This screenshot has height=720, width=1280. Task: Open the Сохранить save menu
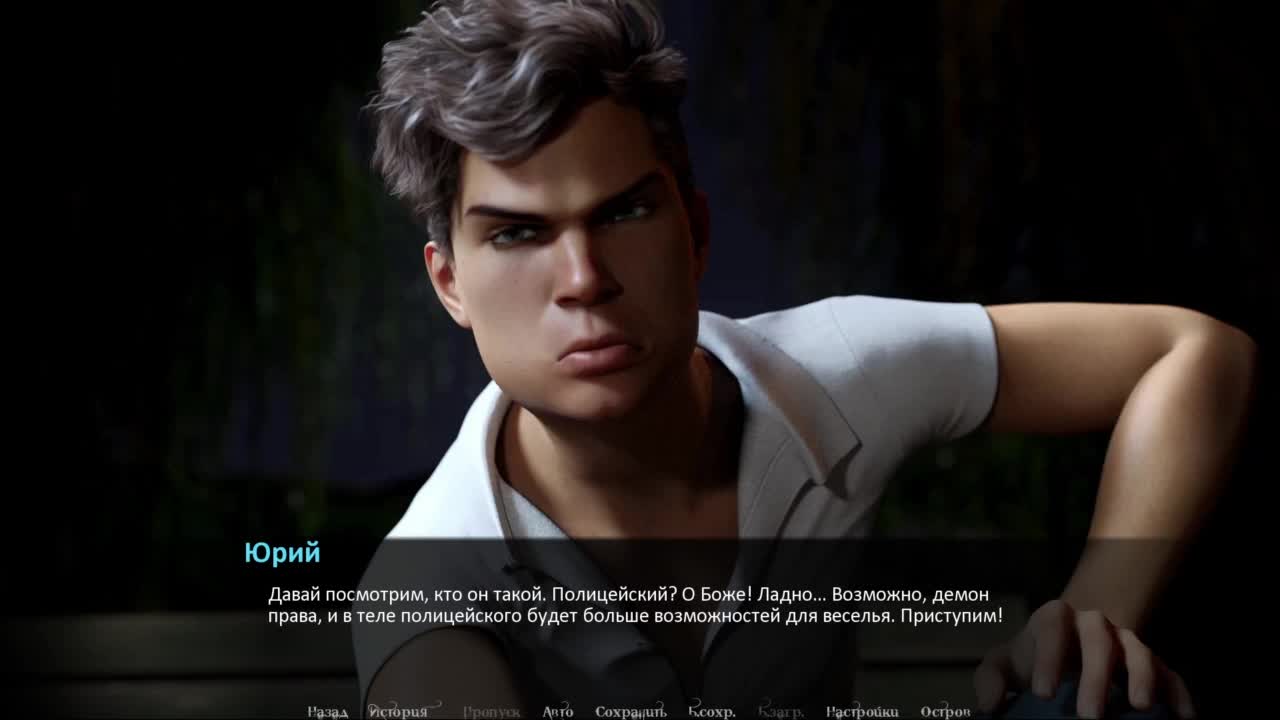point(630,712)
